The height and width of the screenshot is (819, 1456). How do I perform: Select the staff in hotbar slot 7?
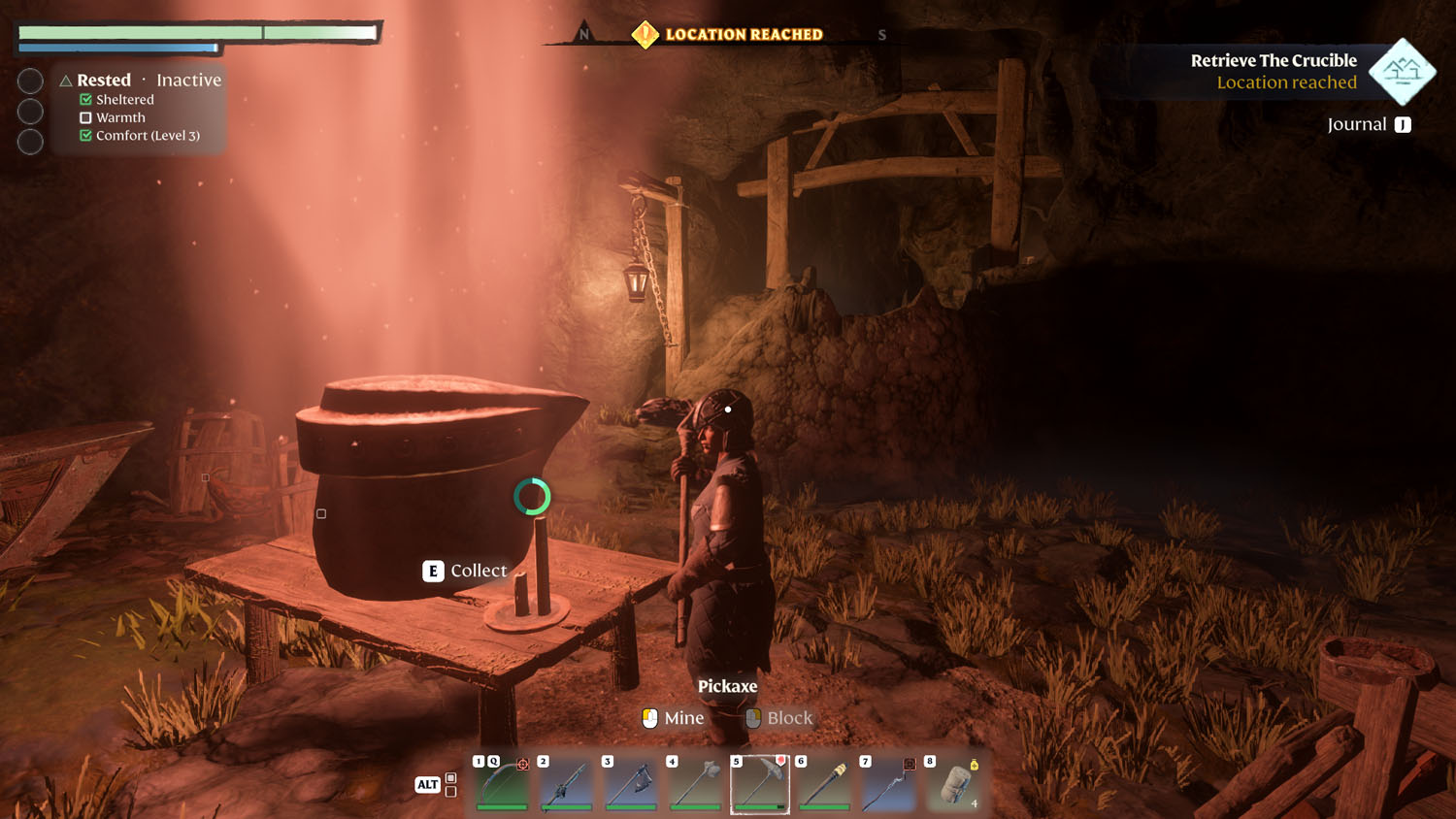tap(889, 786)
